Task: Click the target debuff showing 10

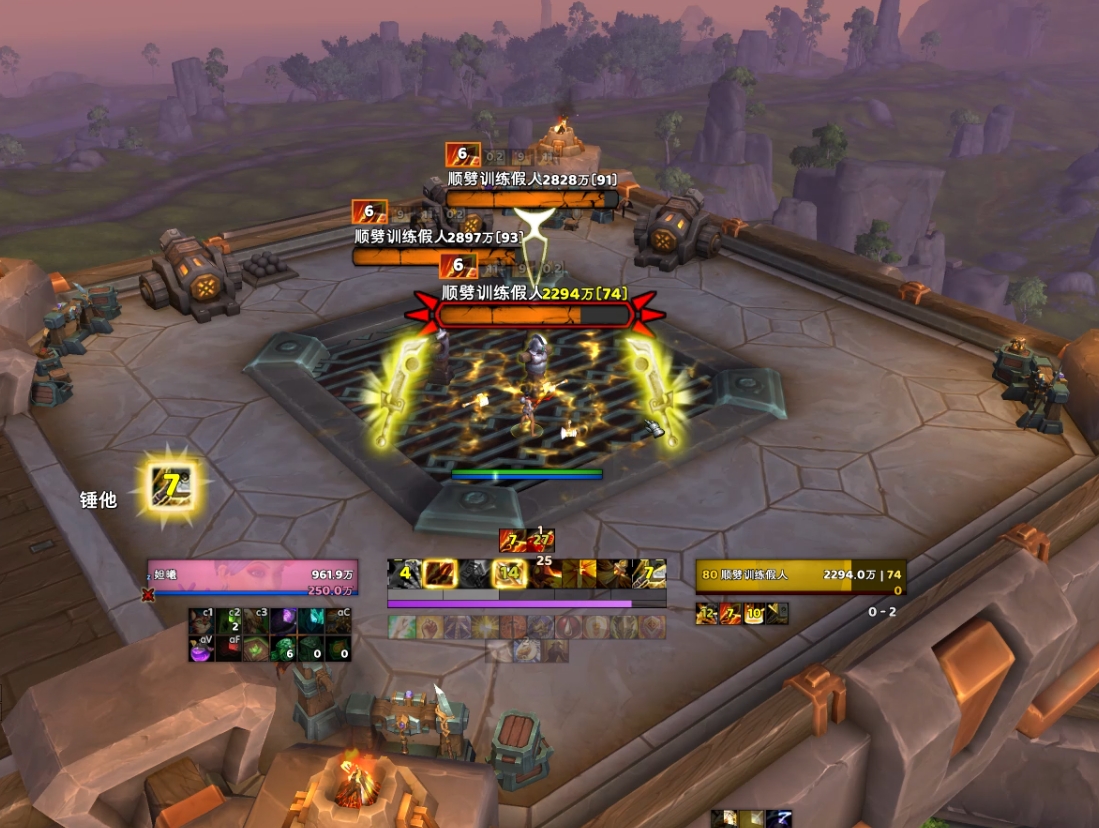Action: point(753,613)
